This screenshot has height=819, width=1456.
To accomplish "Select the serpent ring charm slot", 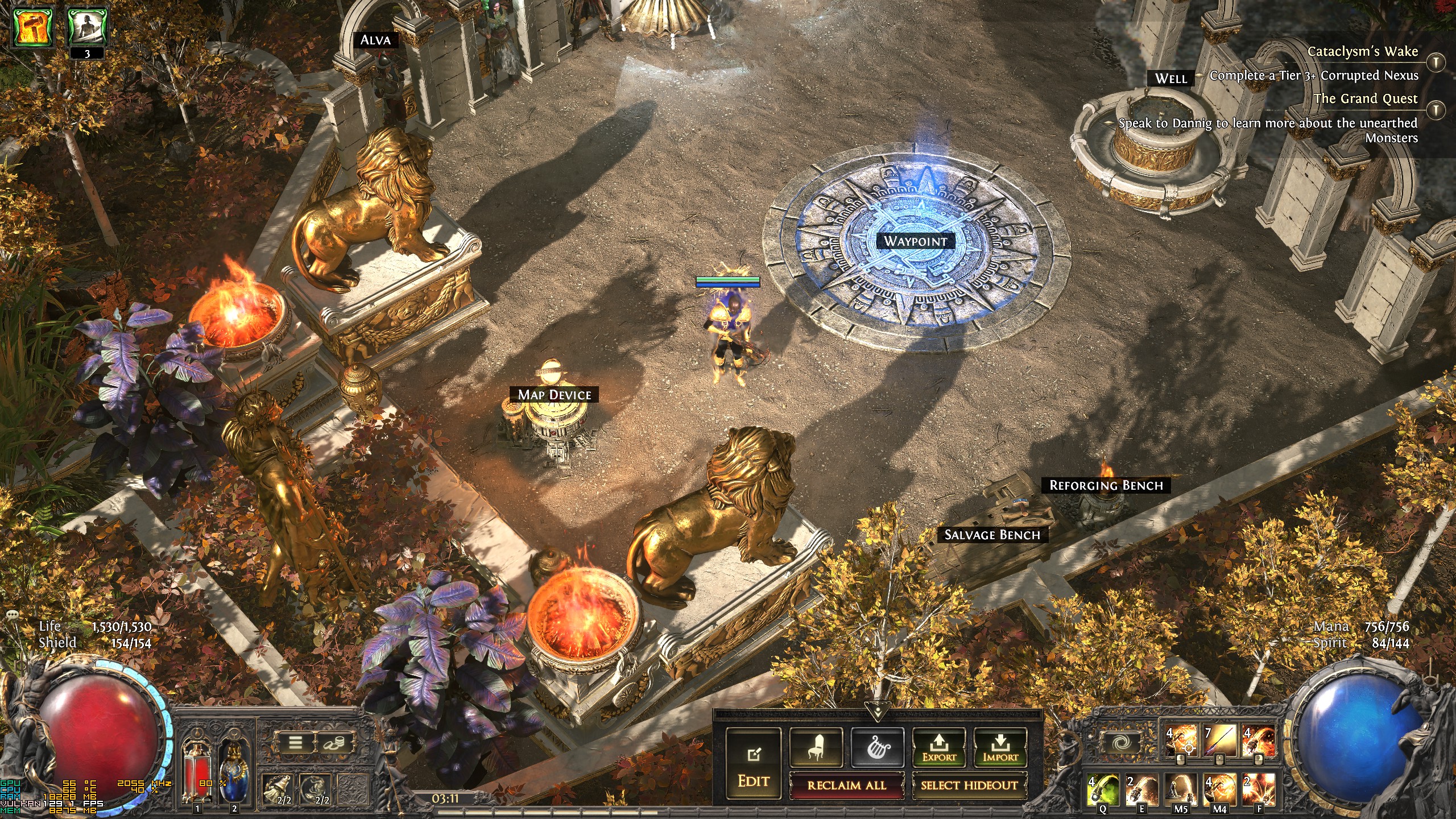I will pyautogui.click(x=316, y=789).
